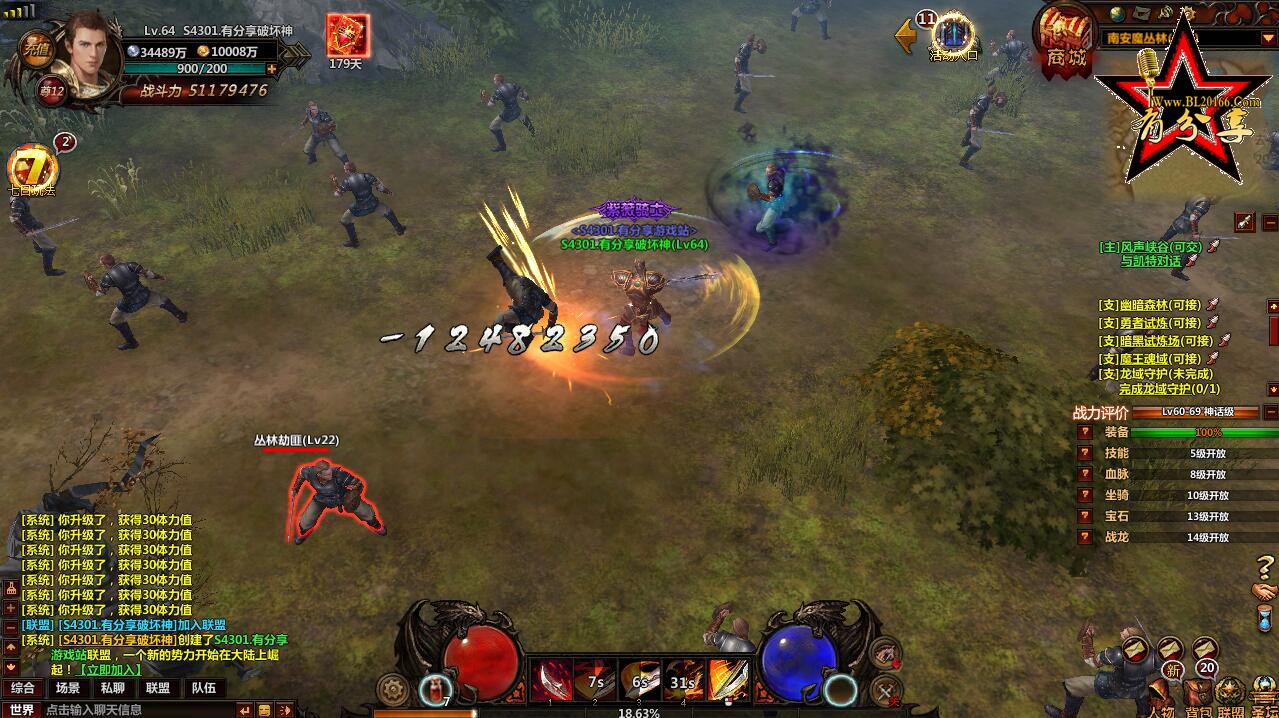Click the 充值 recharge button beside portrait

38,50
